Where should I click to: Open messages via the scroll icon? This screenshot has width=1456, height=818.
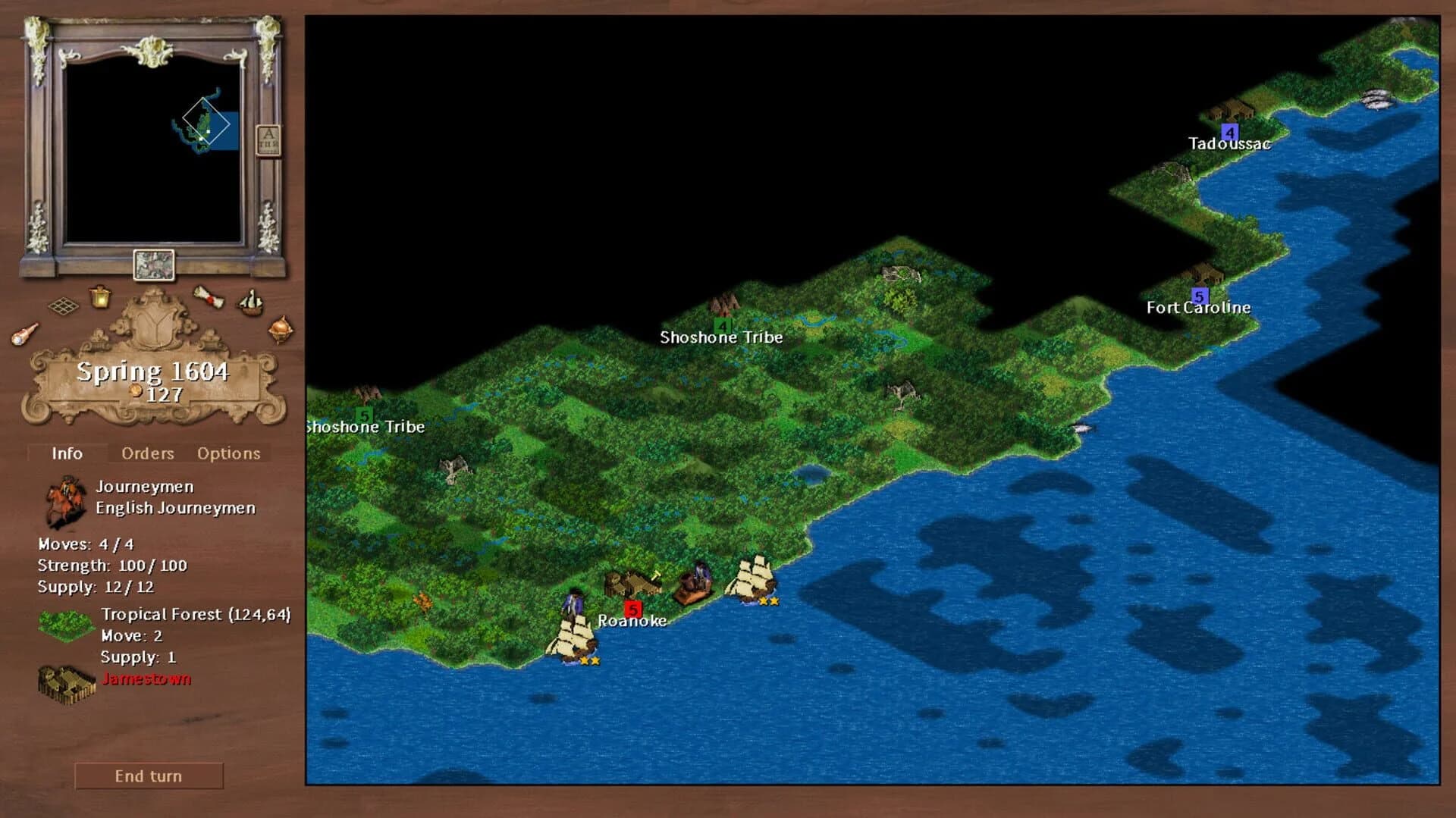[x=210, y=299]
